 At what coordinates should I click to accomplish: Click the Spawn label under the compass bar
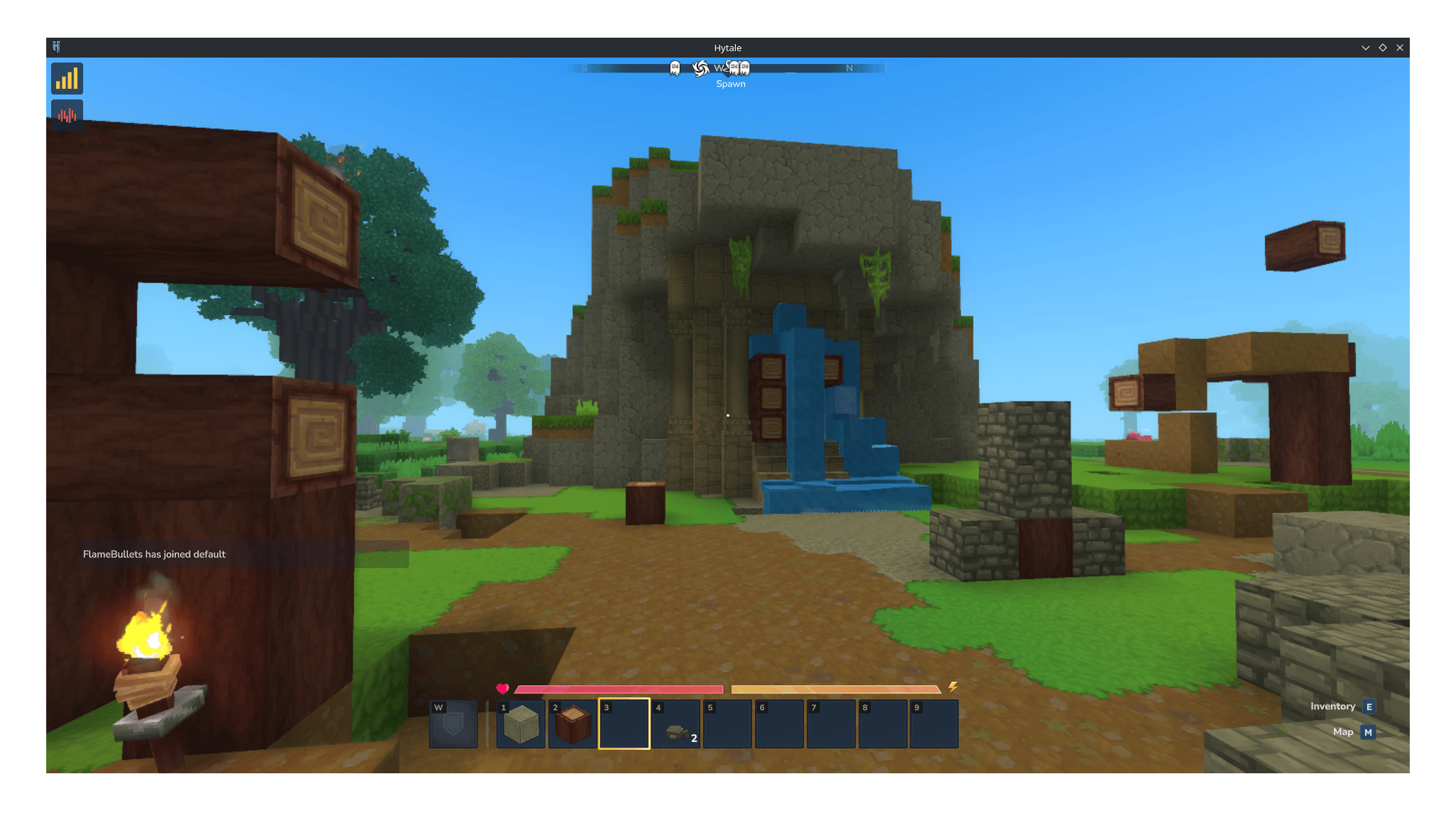tap(731, 83)
